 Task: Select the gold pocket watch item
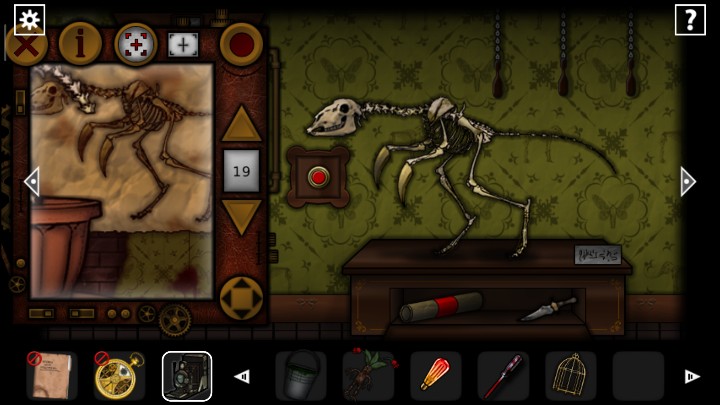click(x=119, y=376)
